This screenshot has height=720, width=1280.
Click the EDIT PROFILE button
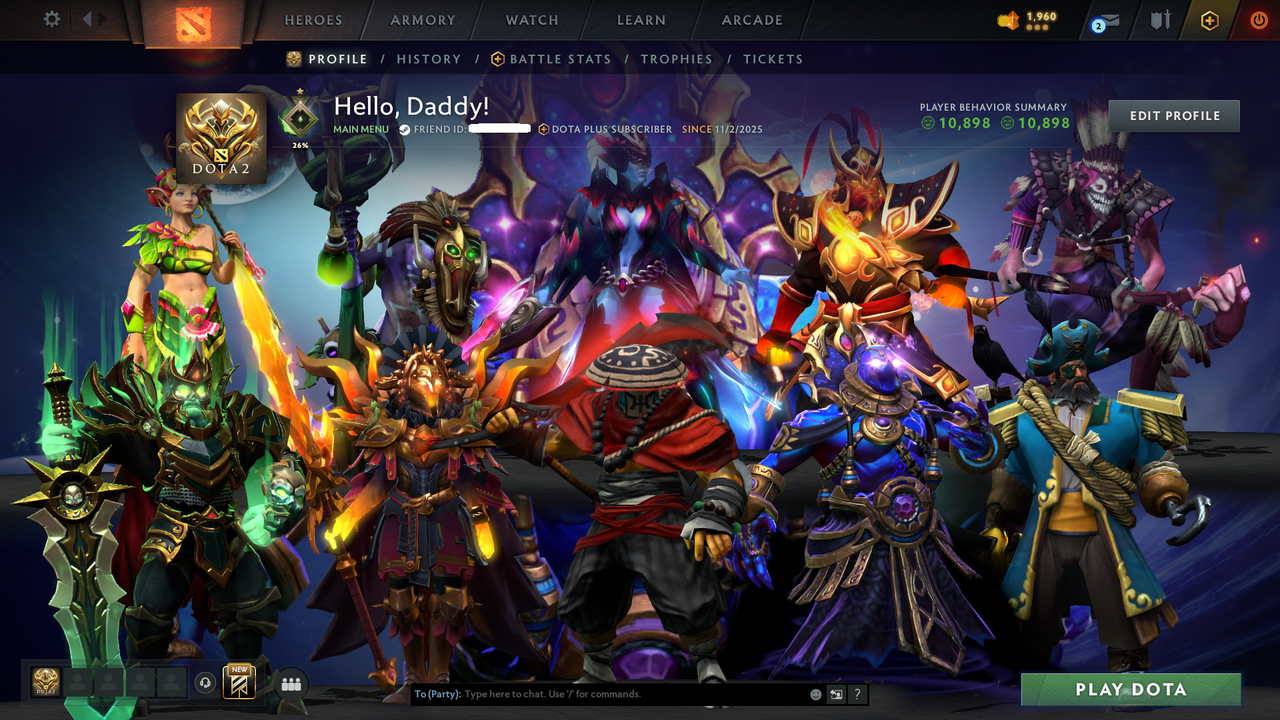click(x=1173, y=115)
